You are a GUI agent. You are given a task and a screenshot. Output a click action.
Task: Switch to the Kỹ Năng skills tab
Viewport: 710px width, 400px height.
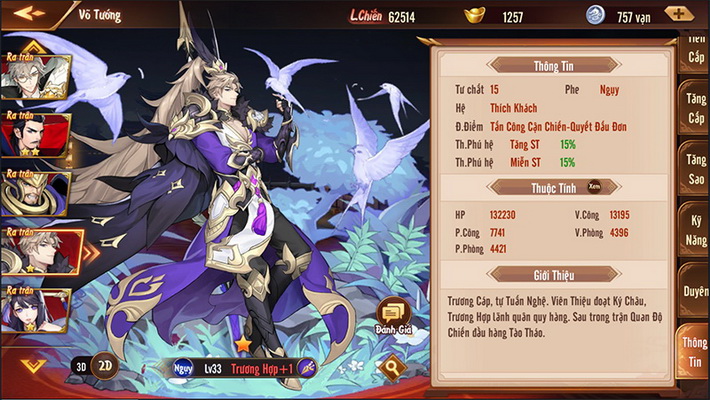tap(694, 225)
